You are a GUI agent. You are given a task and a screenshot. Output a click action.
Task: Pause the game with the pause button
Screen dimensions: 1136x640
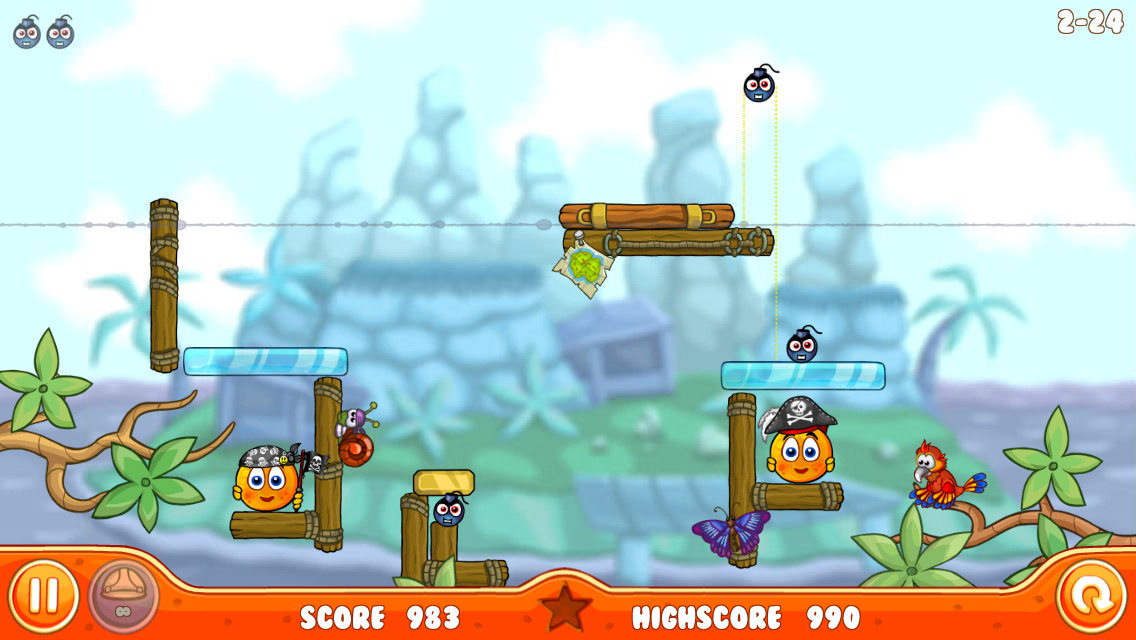tap(43, 596)
